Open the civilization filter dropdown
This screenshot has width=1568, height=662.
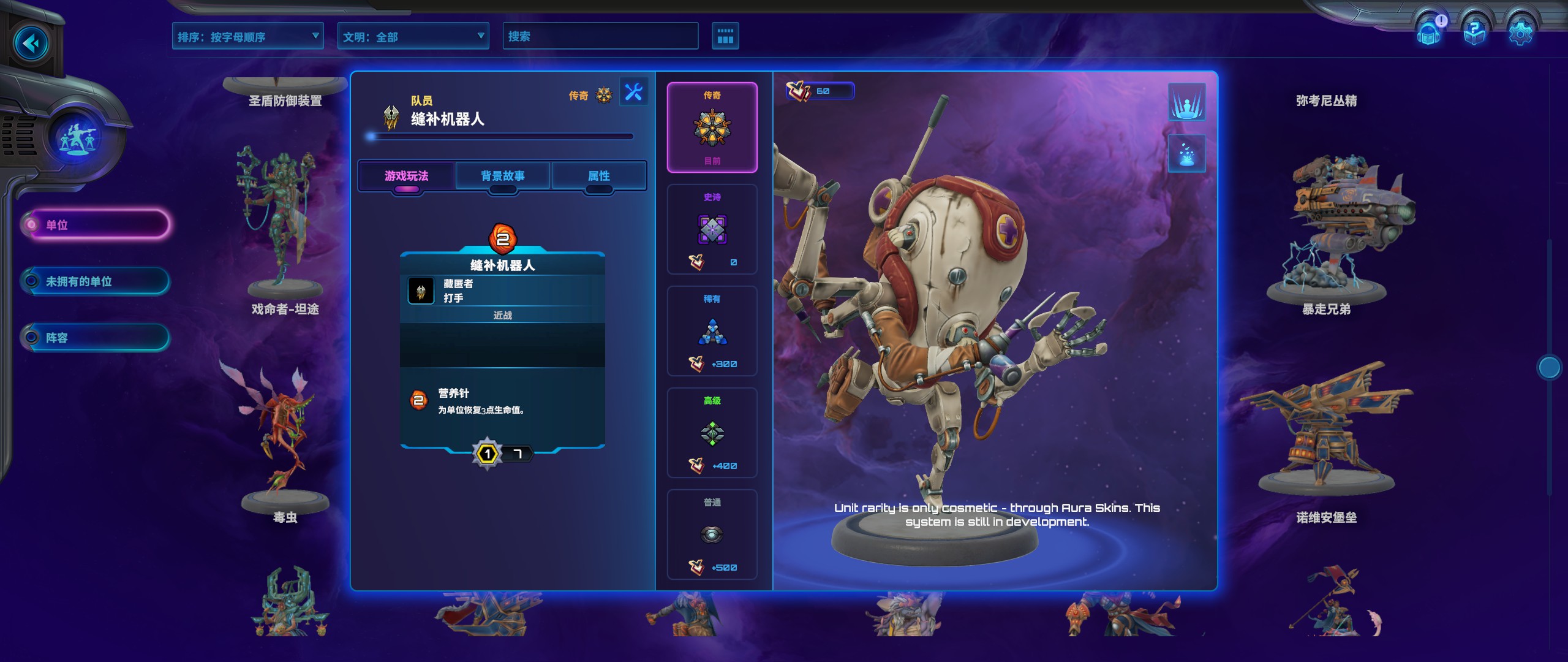coord(413,37)
